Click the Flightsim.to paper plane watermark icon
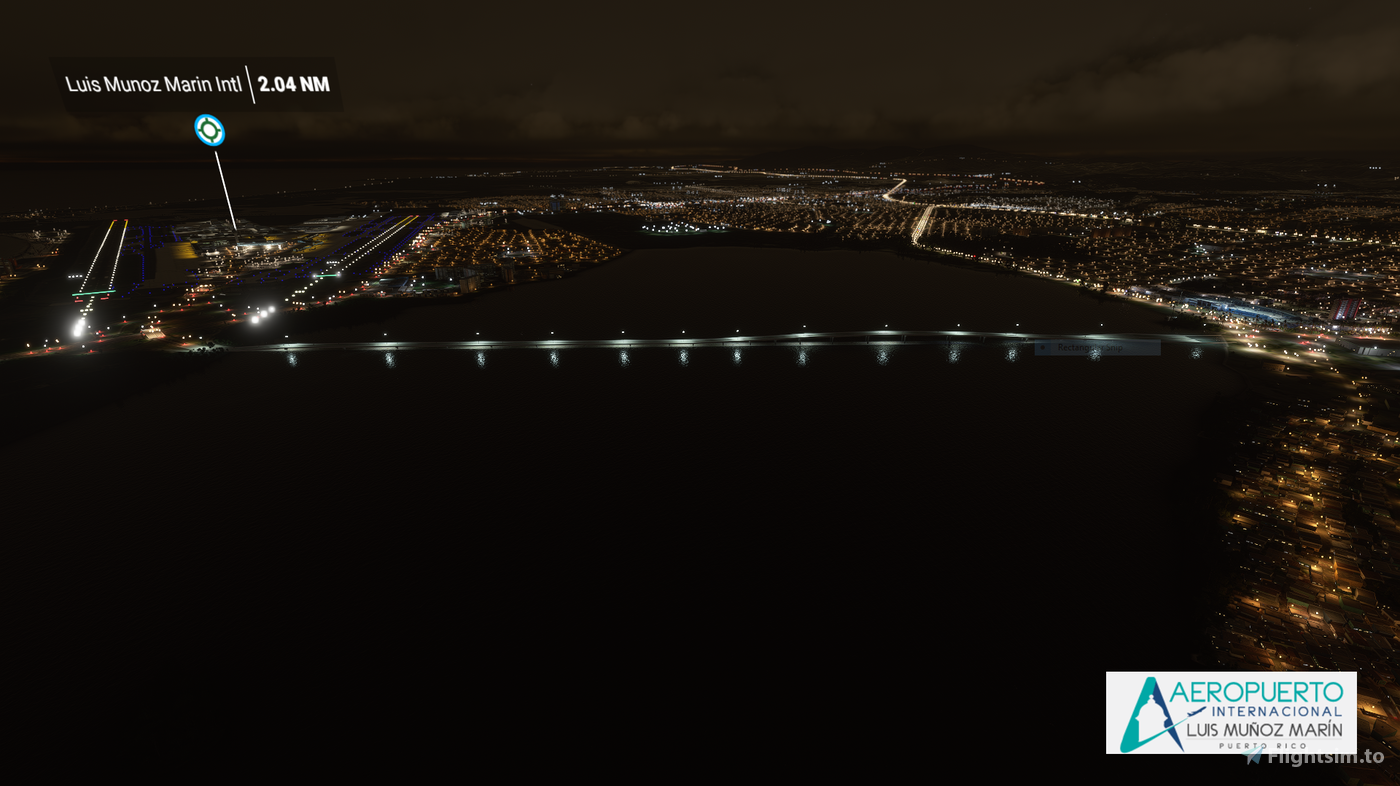 pos(1252,756)
